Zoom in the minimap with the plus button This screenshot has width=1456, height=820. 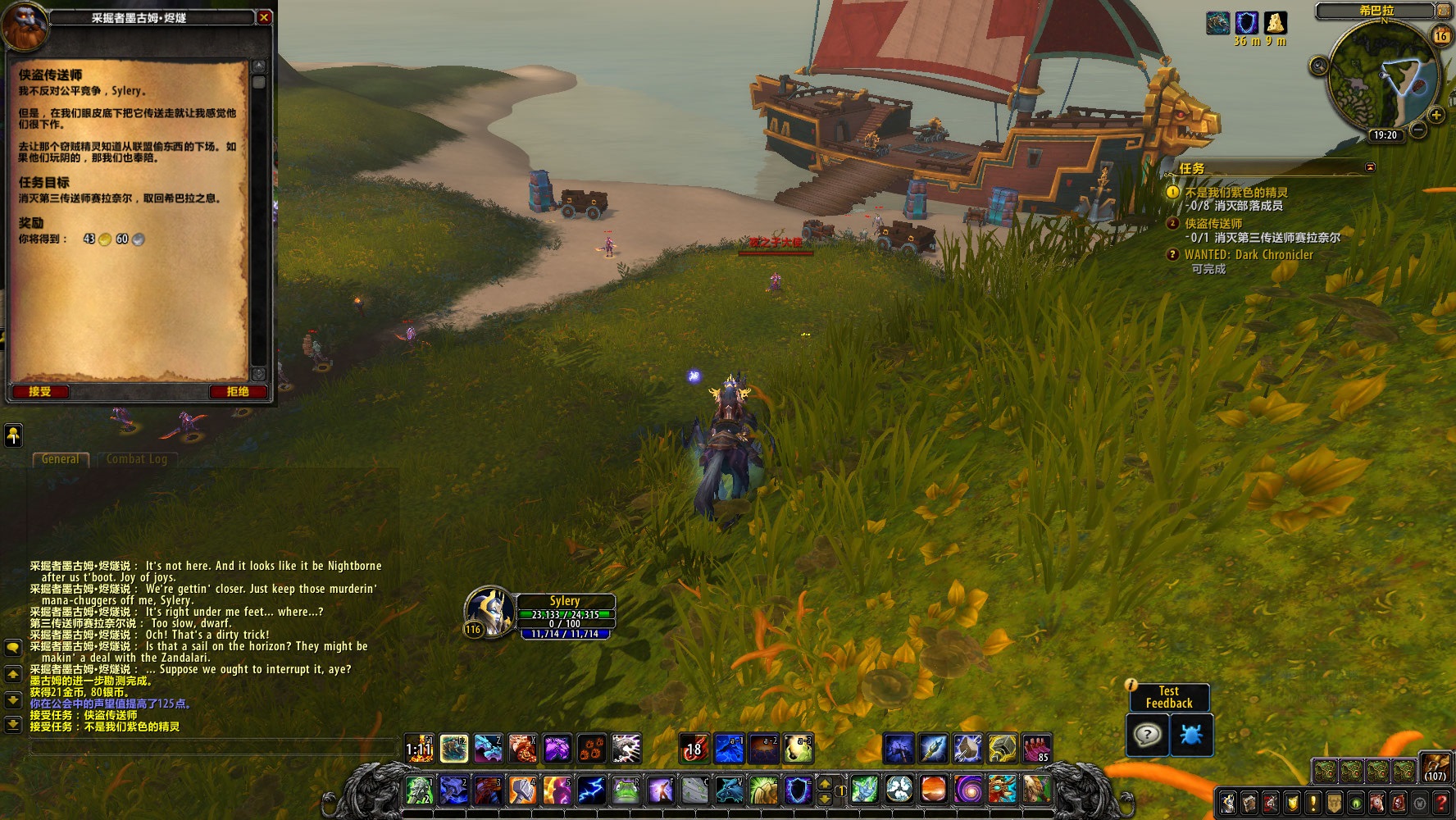tap(1437, 115)
